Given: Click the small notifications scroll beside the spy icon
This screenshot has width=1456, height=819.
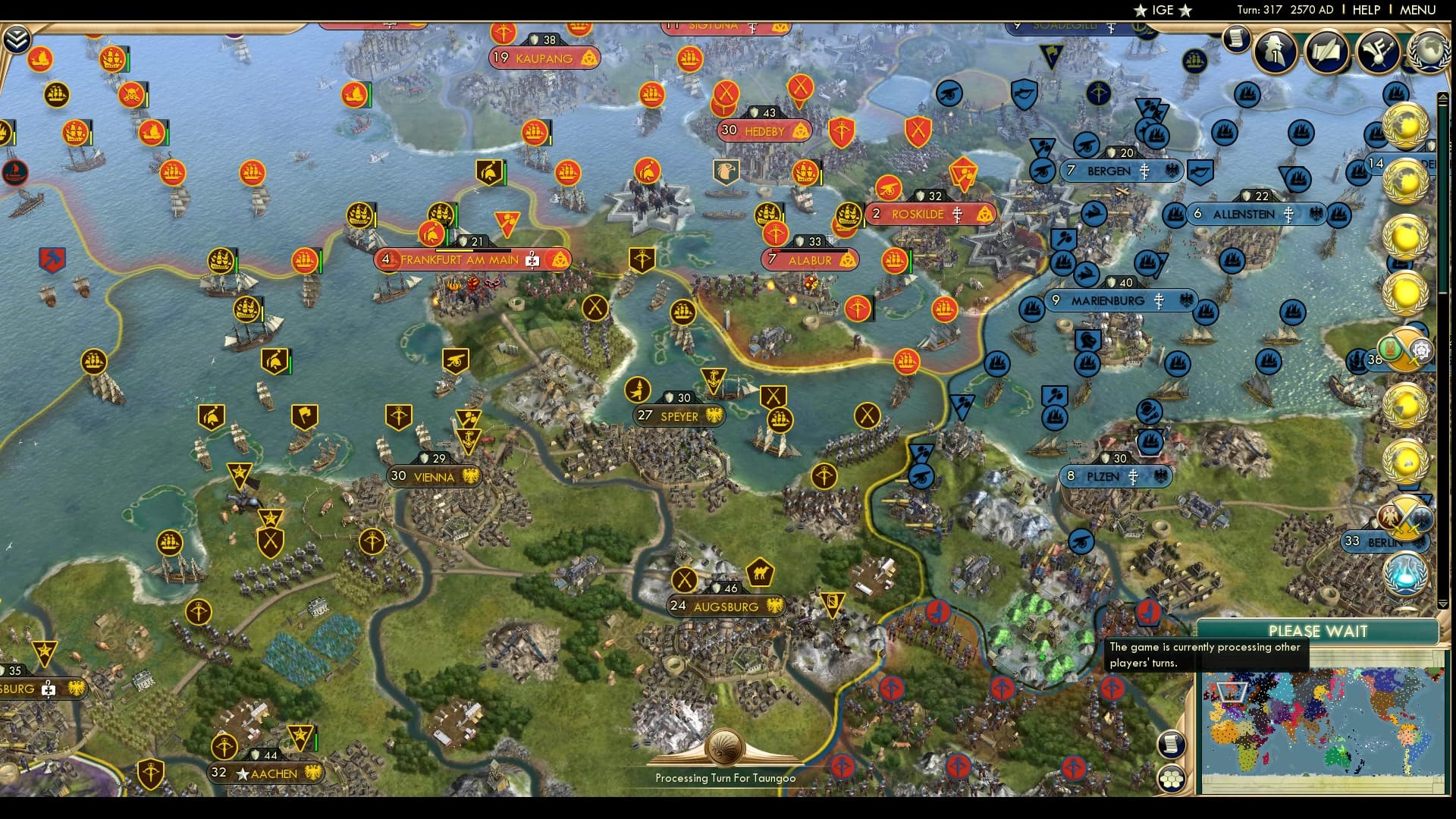Looking at the screenshot, I should [x=1235, y=42].
